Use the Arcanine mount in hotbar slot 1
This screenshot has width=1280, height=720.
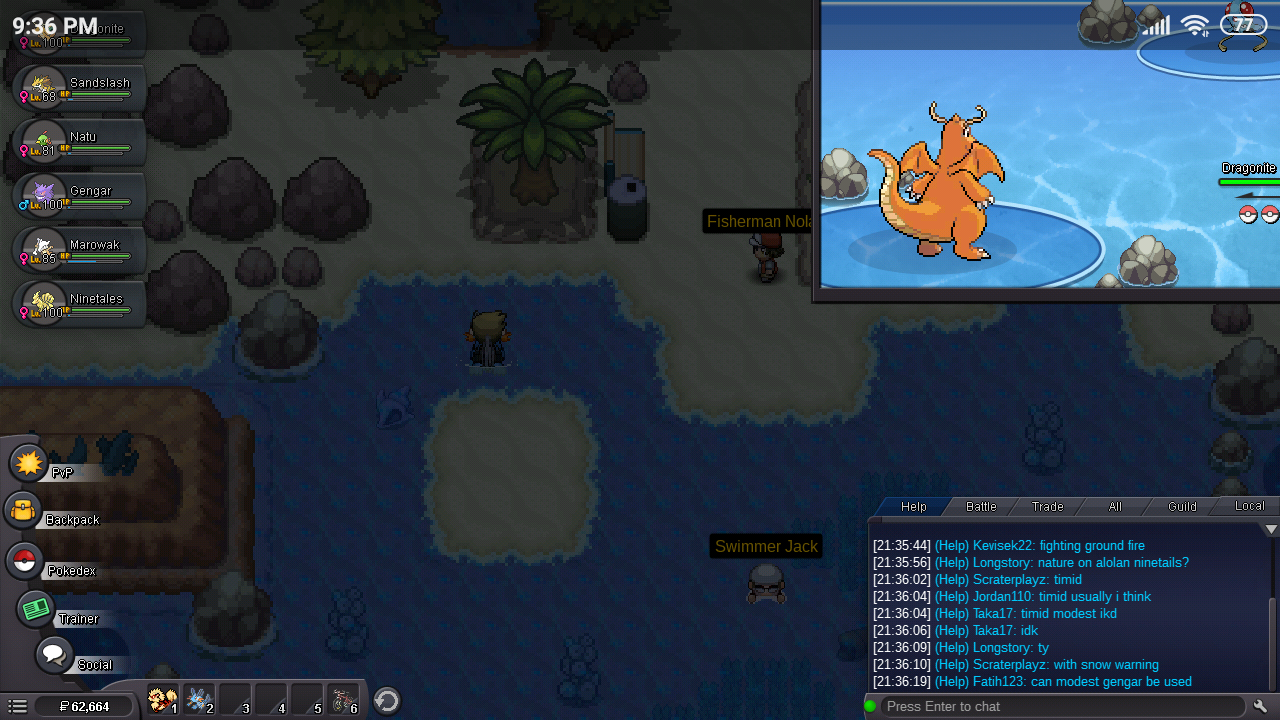[162, 700]
